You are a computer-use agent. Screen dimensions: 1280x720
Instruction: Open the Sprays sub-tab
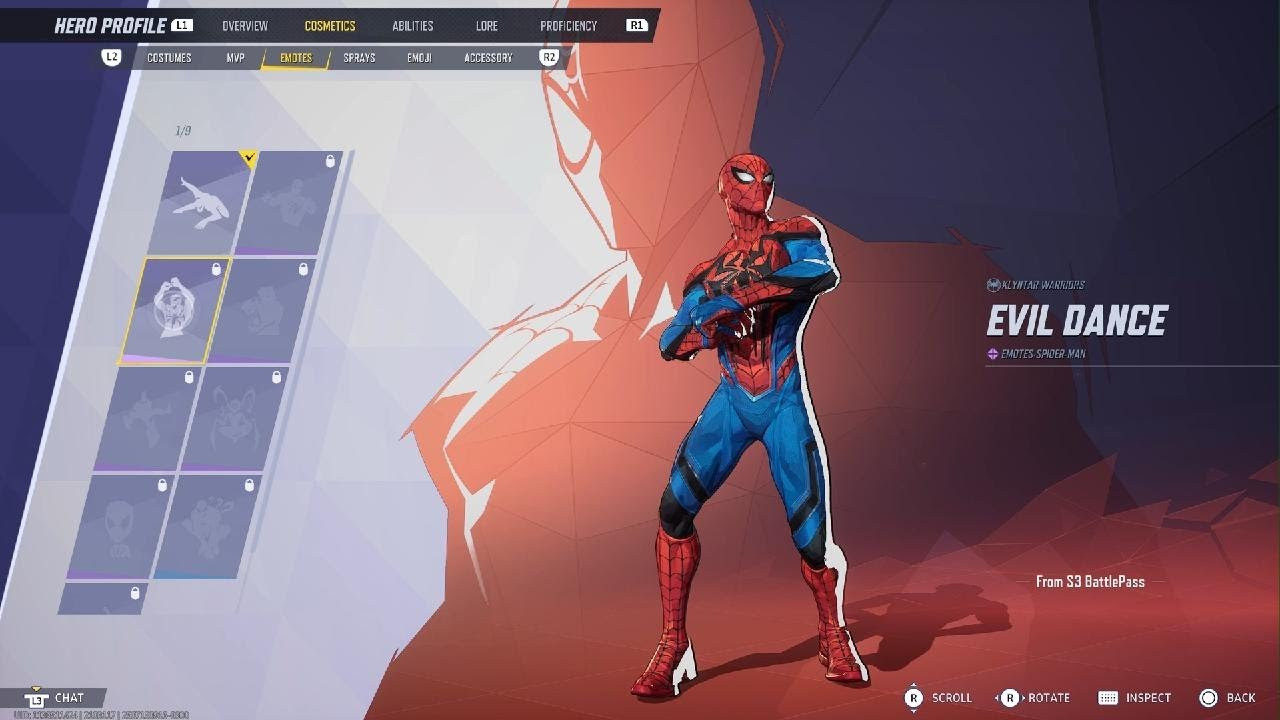tap(358, 57)
